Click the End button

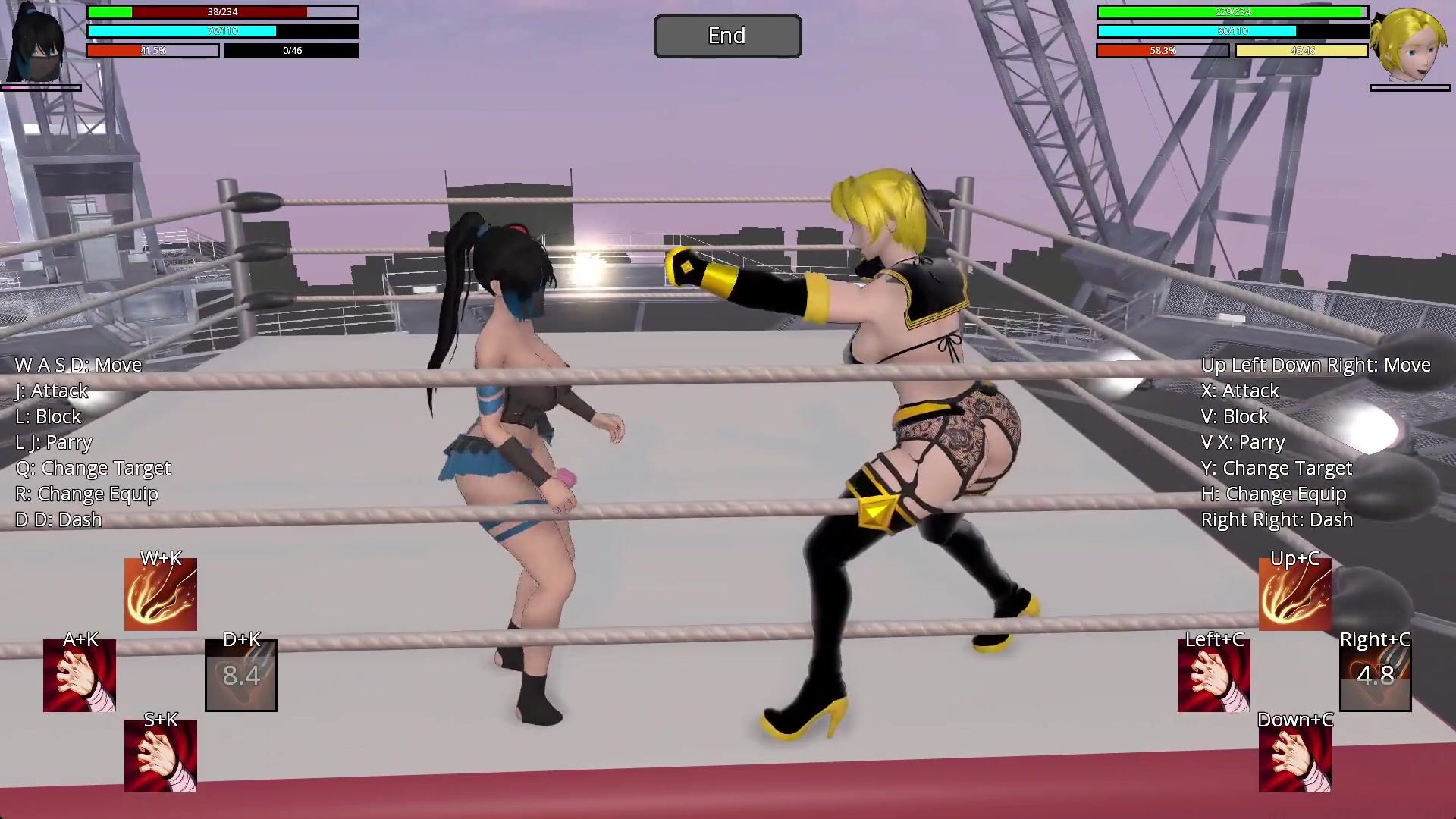[x=727, y=36]
